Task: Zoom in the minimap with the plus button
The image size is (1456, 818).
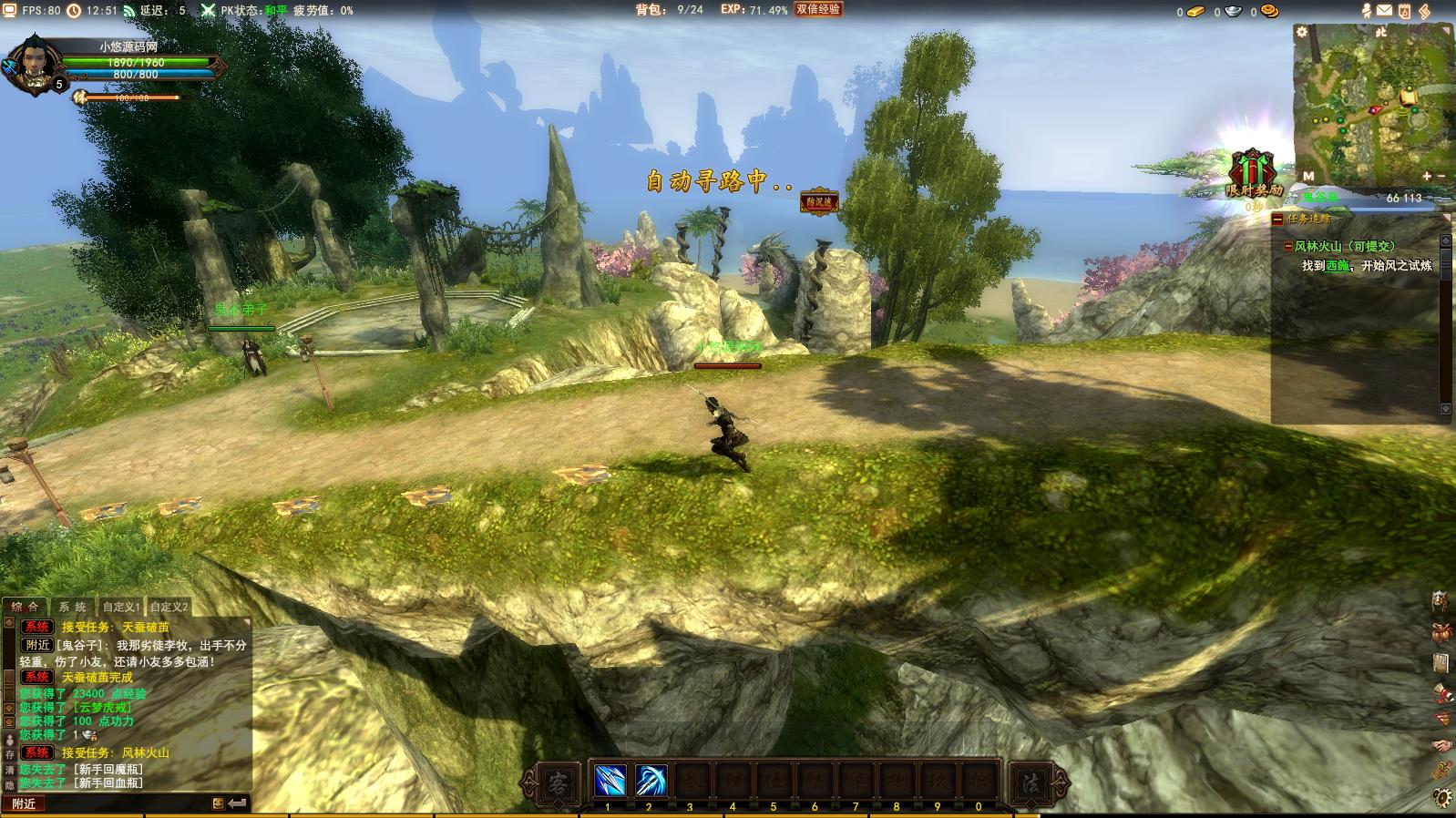Action: (x=1426, y=176)
